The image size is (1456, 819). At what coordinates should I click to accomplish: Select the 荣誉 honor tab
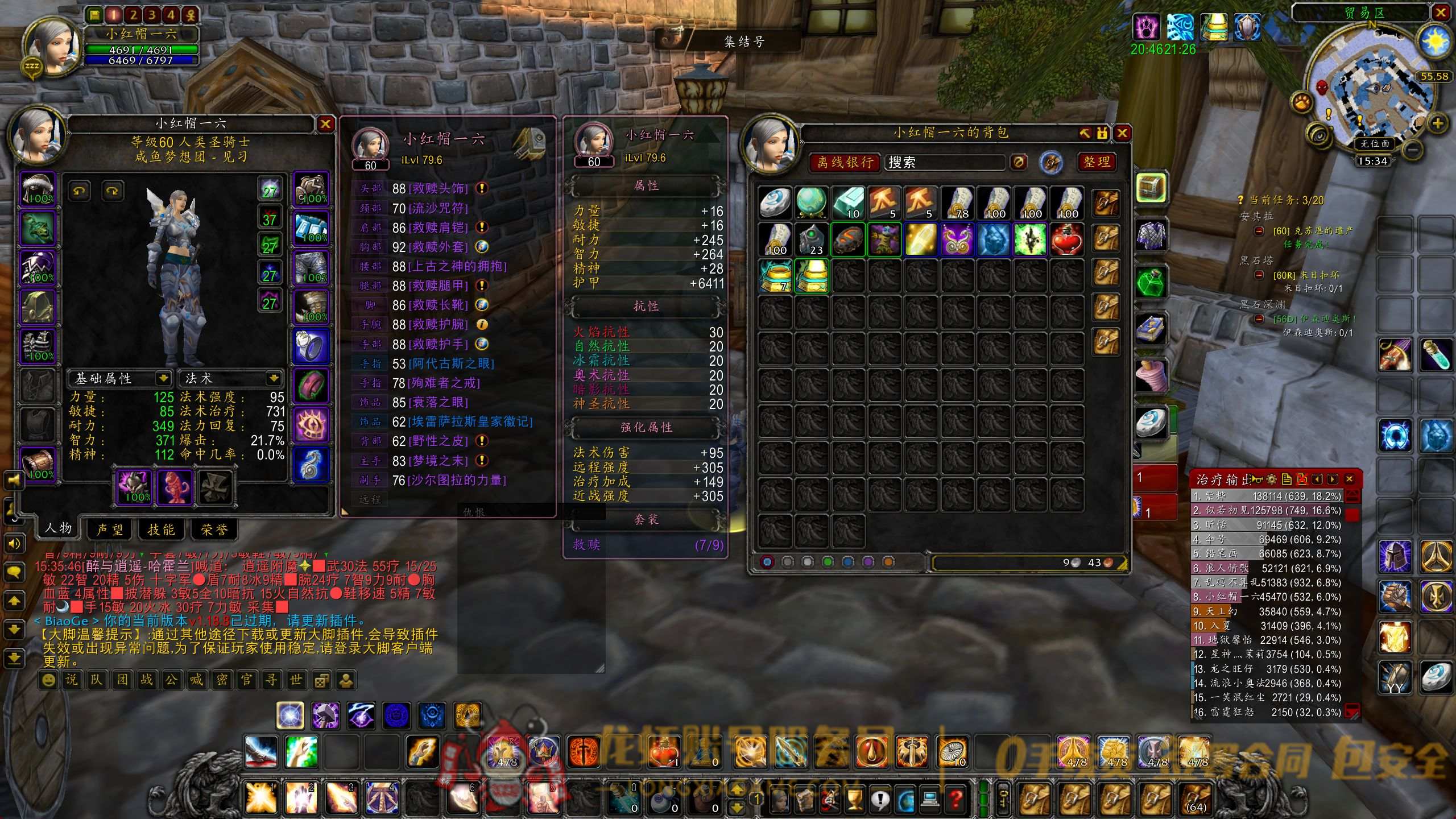point(214,530)
